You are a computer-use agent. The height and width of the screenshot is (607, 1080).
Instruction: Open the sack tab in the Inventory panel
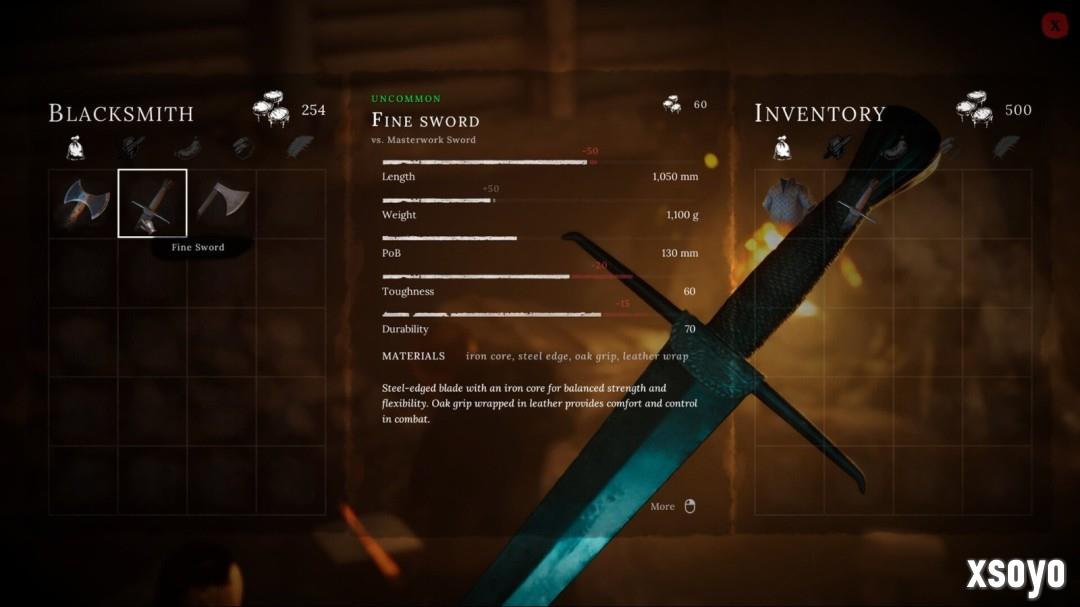click(781, 148)
